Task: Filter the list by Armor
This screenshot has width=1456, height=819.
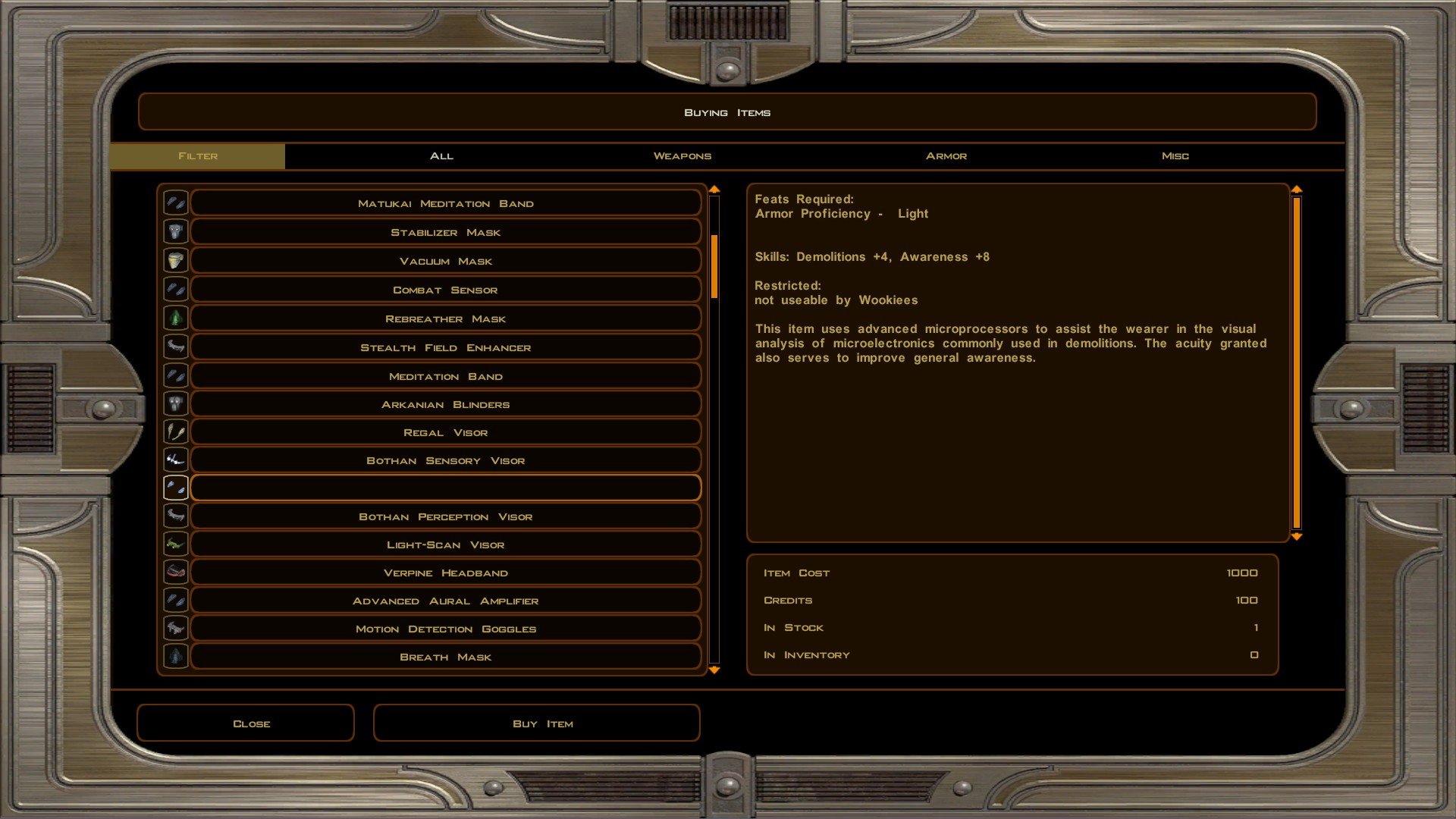Action: [946, 155]
